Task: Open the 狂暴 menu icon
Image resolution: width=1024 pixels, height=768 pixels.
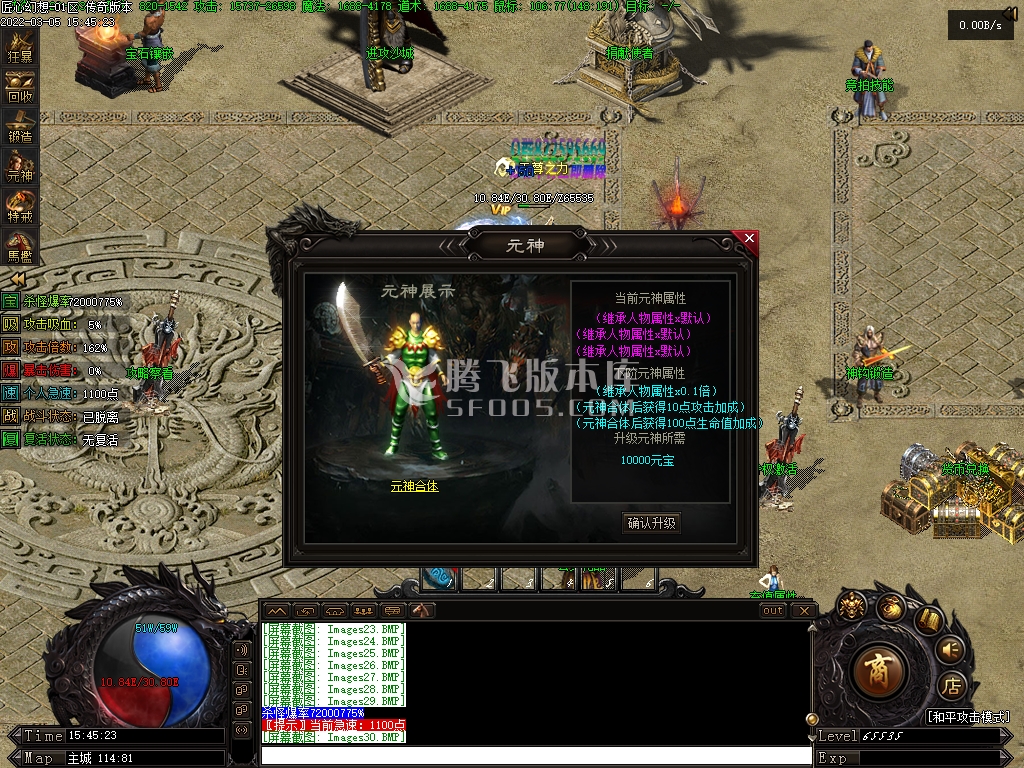Action: click(20, 48)
